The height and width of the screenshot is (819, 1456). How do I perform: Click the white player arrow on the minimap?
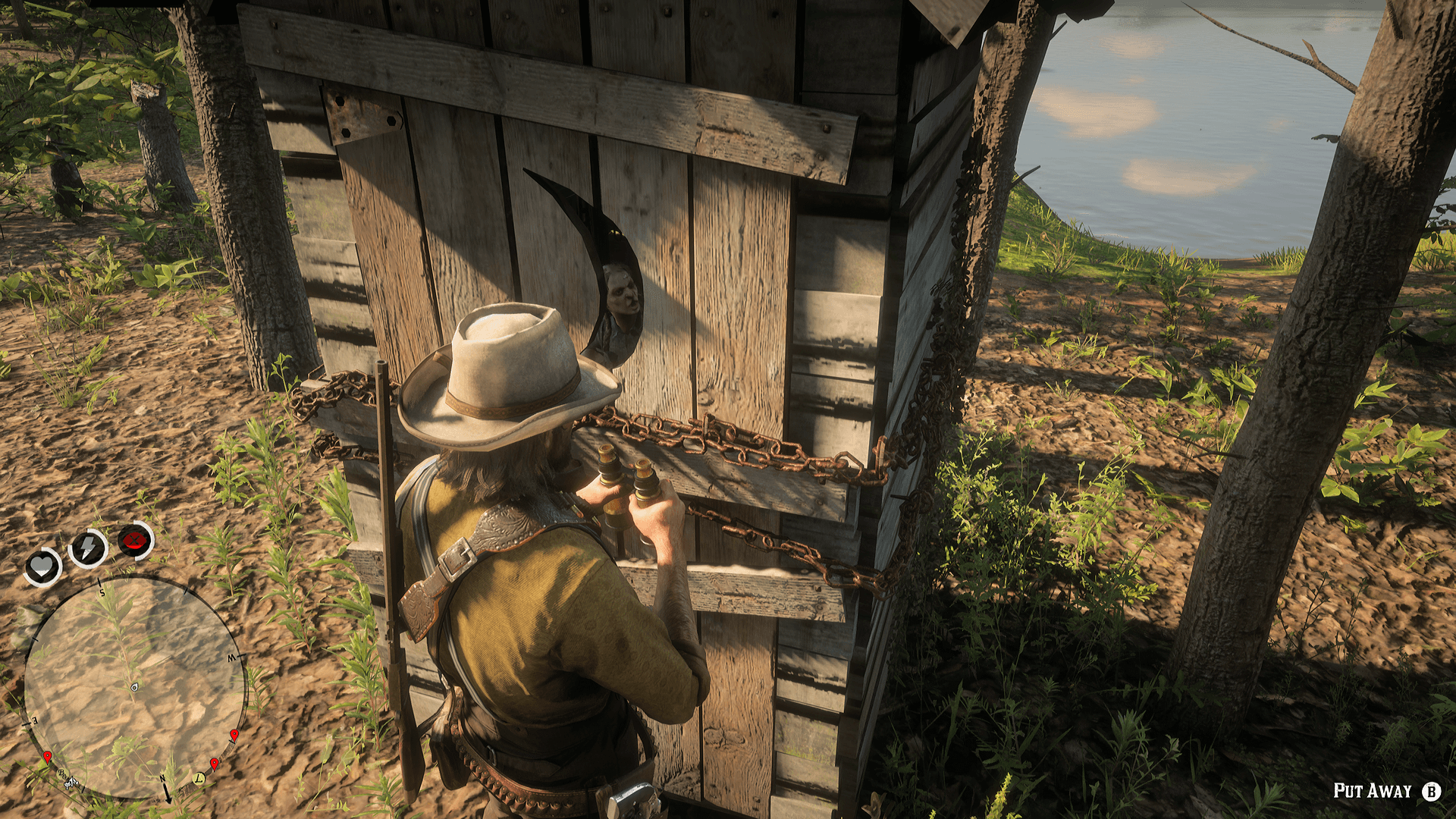point(134,688)
